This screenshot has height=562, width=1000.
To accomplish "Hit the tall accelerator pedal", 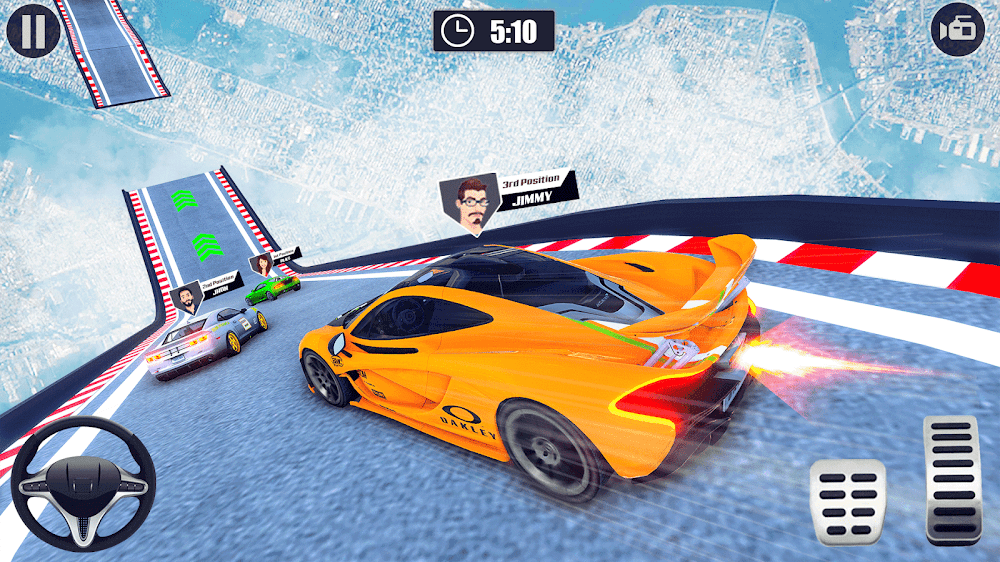I will click(x=951, y=480).
